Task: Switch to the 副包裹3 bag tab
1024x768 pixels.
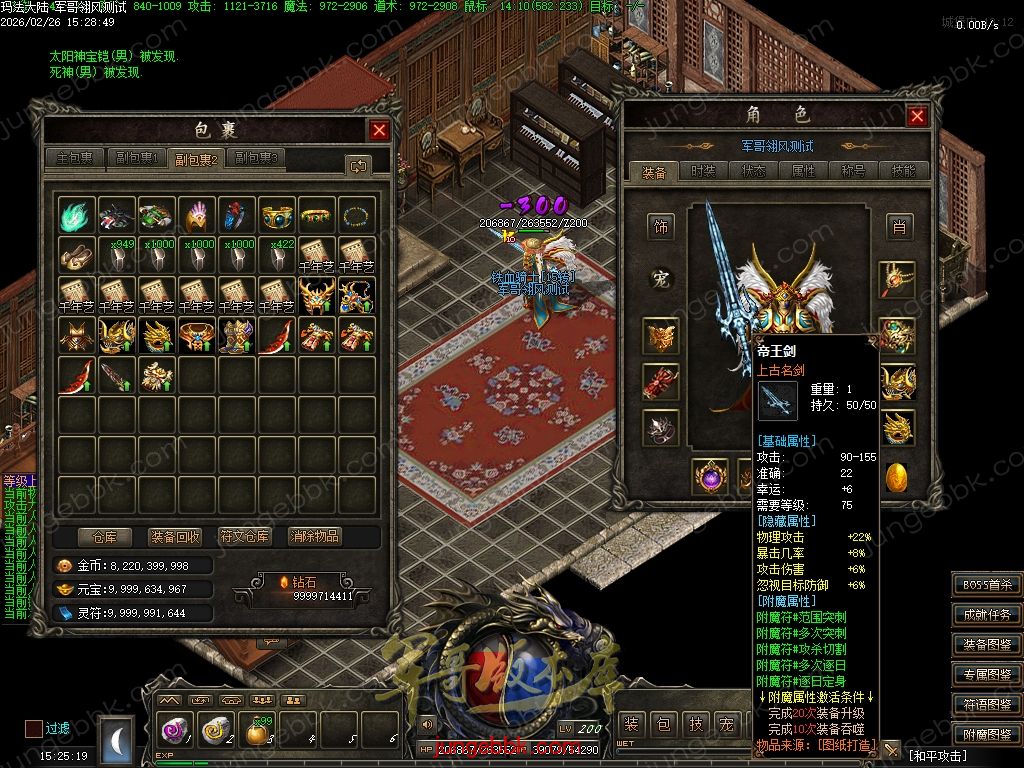Action: click(x=256, y=158)
